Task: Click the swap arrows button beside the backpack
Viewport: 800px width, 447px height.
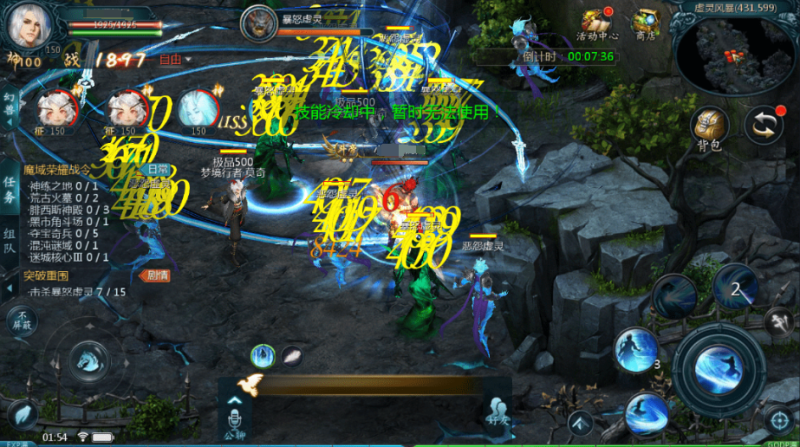Action: click(764, 124)
